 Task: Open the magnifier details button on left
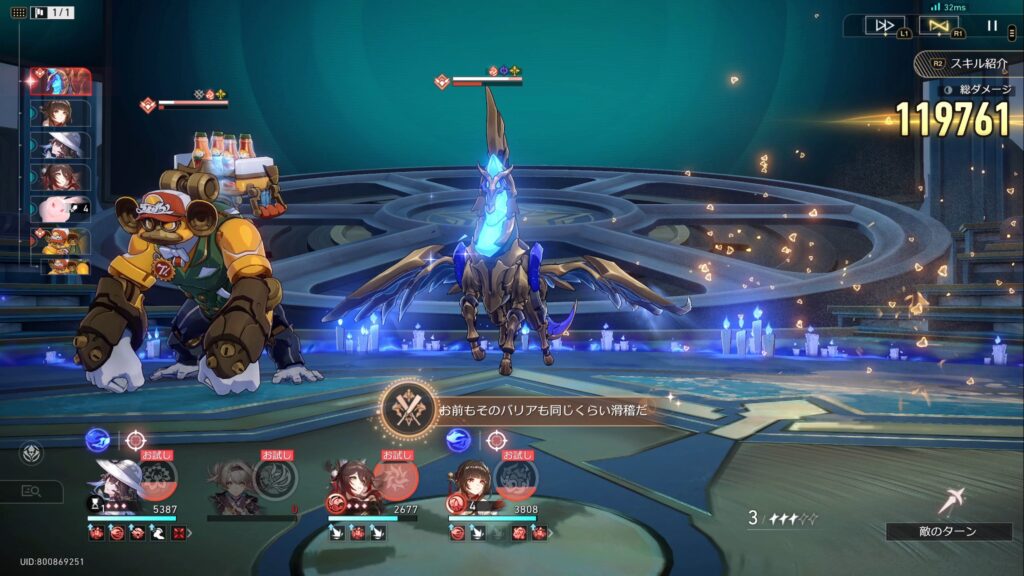pyautogui.click(x=31, y=491)
